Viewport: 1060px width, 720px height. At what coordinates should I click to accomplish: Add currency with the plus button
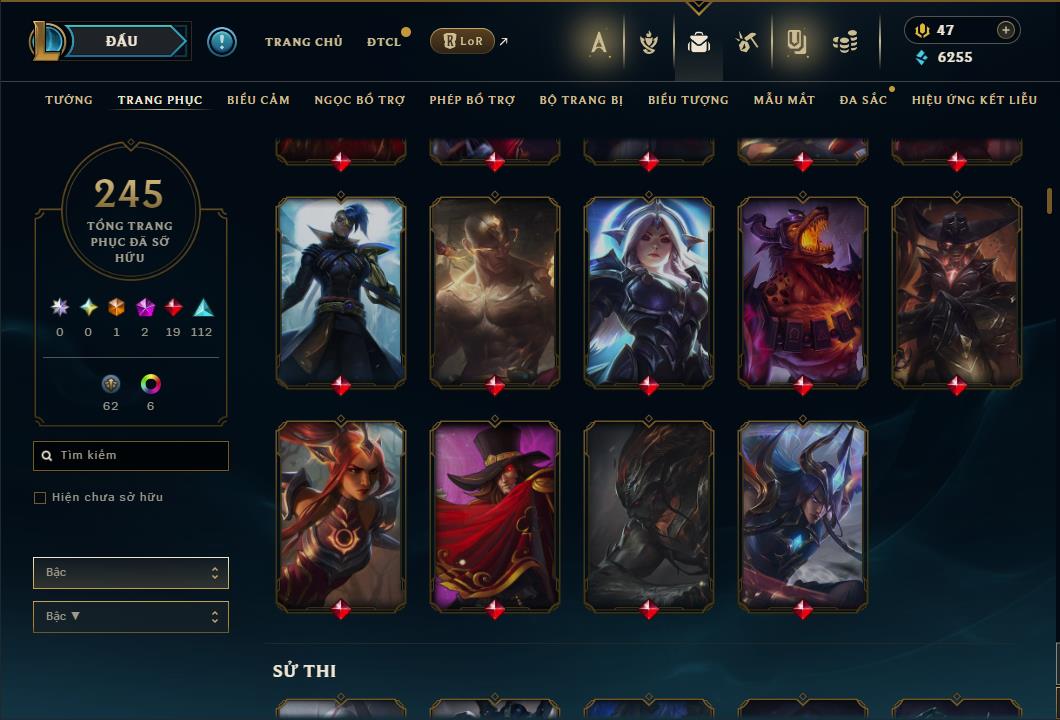(1006, 30)
